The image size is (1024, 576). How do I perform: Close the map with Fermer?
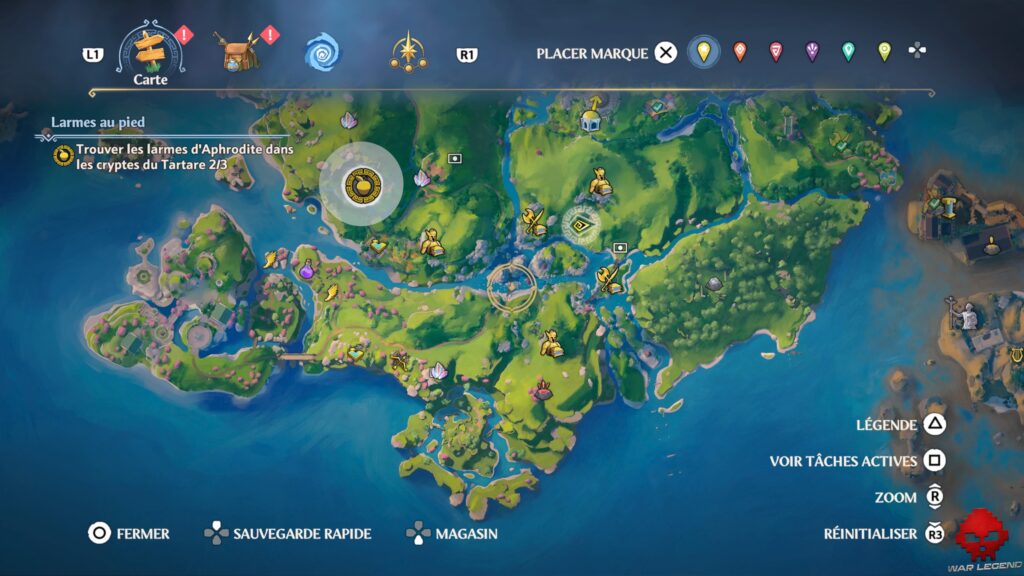pyautogui.click(x=128, y=534)
